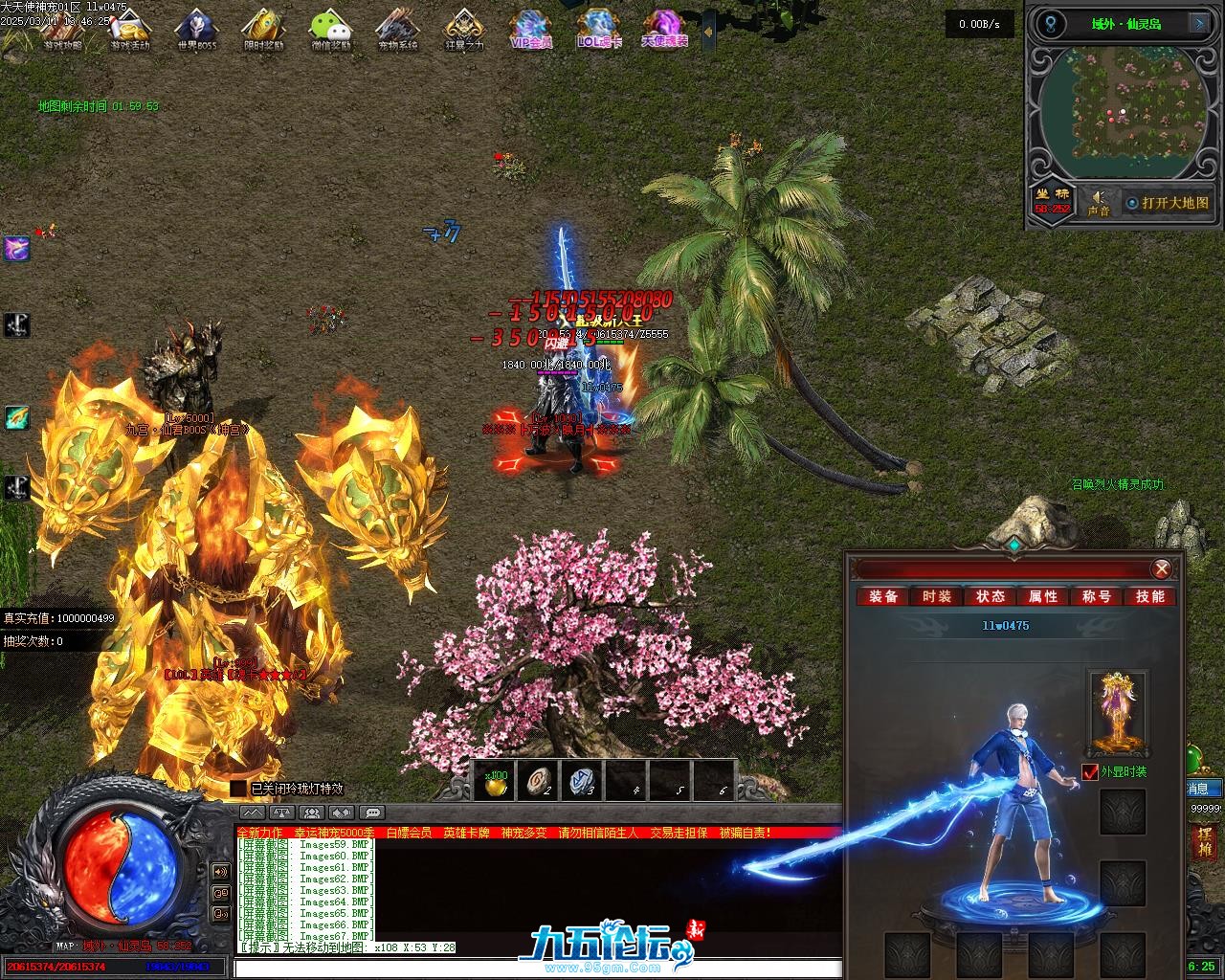Toggle the 声音 sound button
The image size is (1225, 980).
(1098, 202)
